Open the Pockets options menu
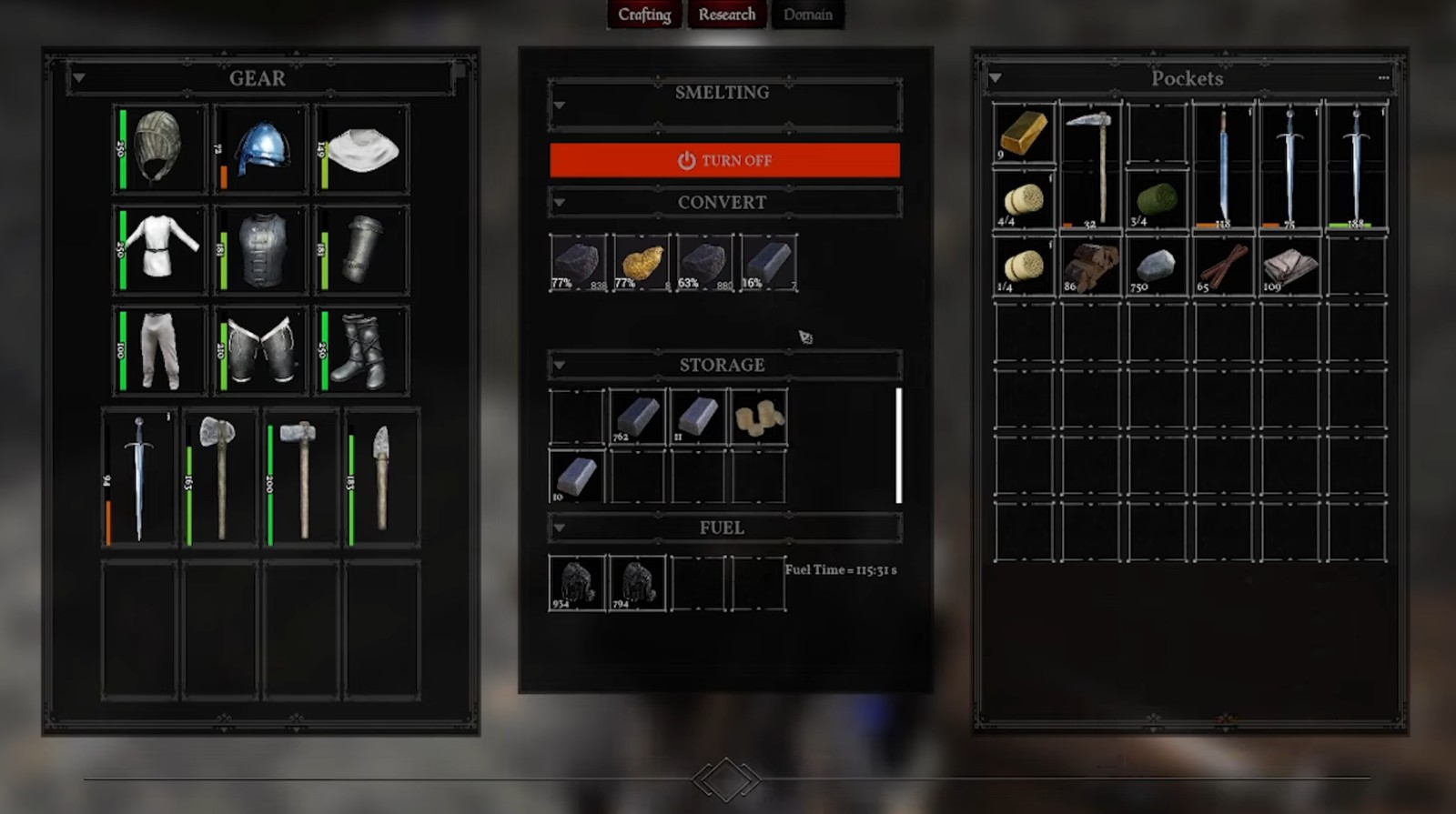The width and height of the screenshot is (1456, 814). tap(1383, 78)
